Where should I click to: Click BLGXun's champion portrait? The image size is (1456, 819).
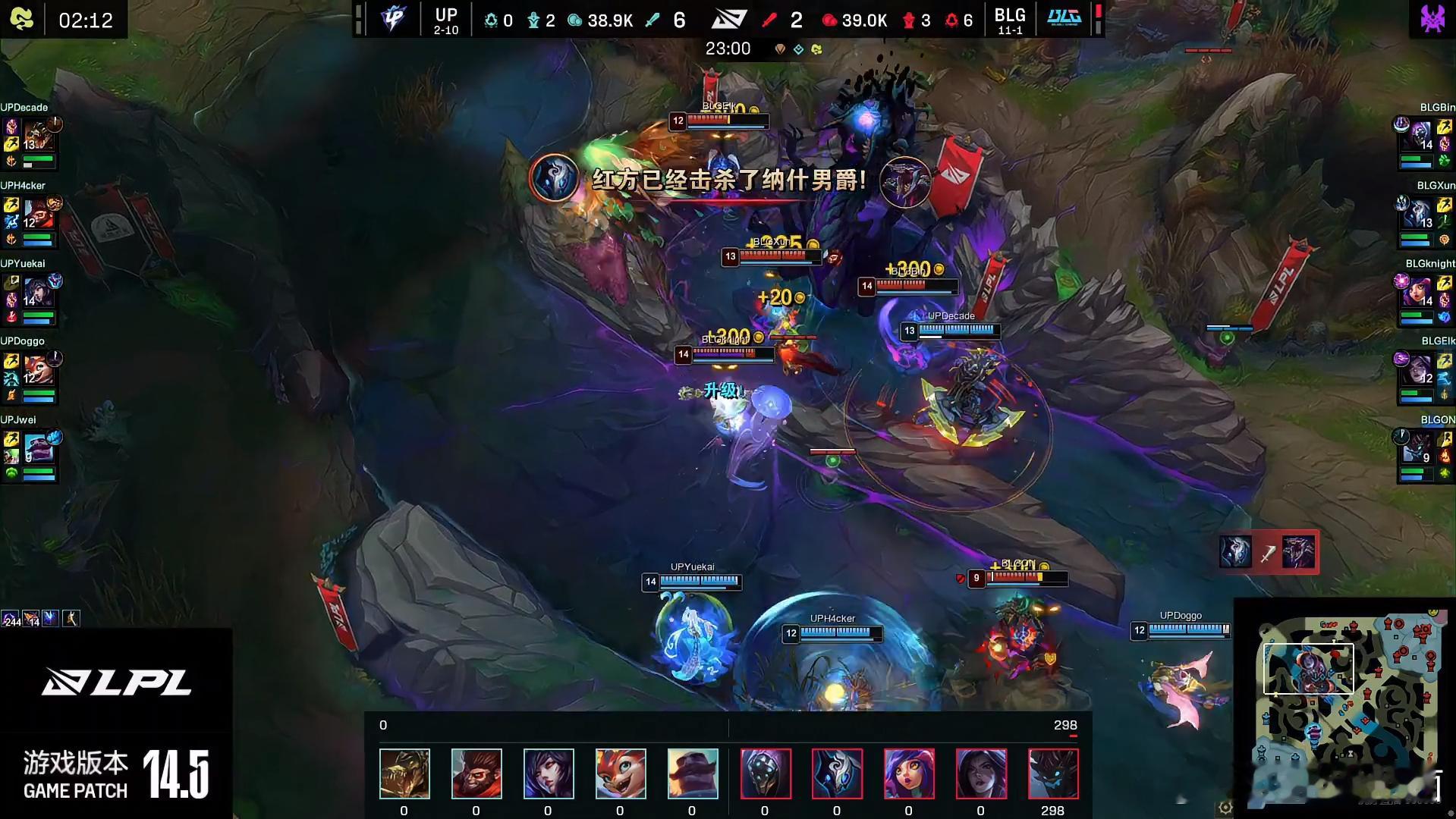coord(1420,215)
